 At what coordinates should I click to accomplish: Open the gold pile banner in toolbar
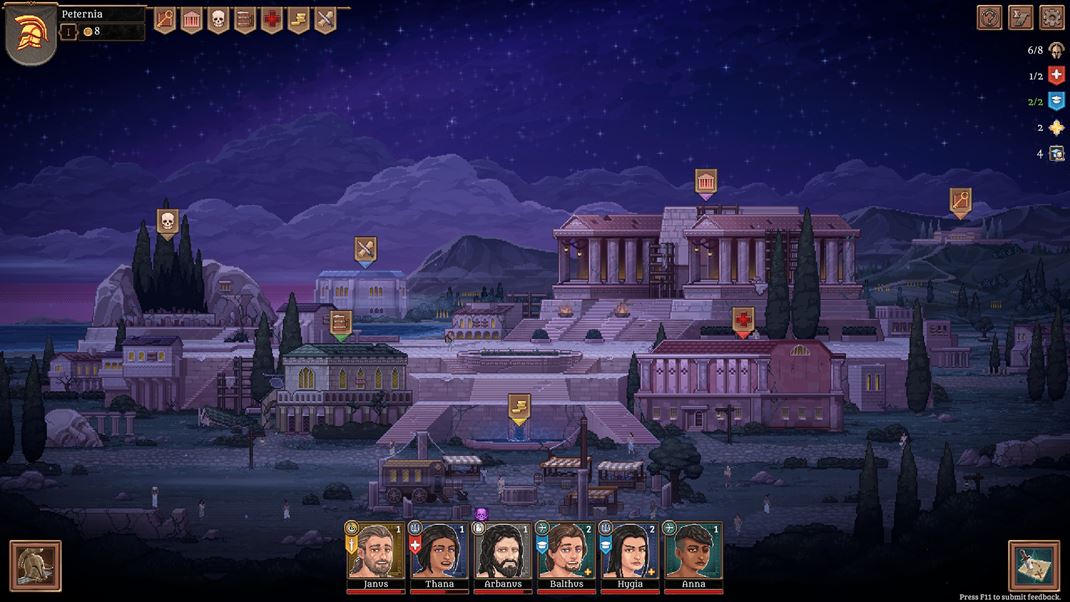[298, 19]
